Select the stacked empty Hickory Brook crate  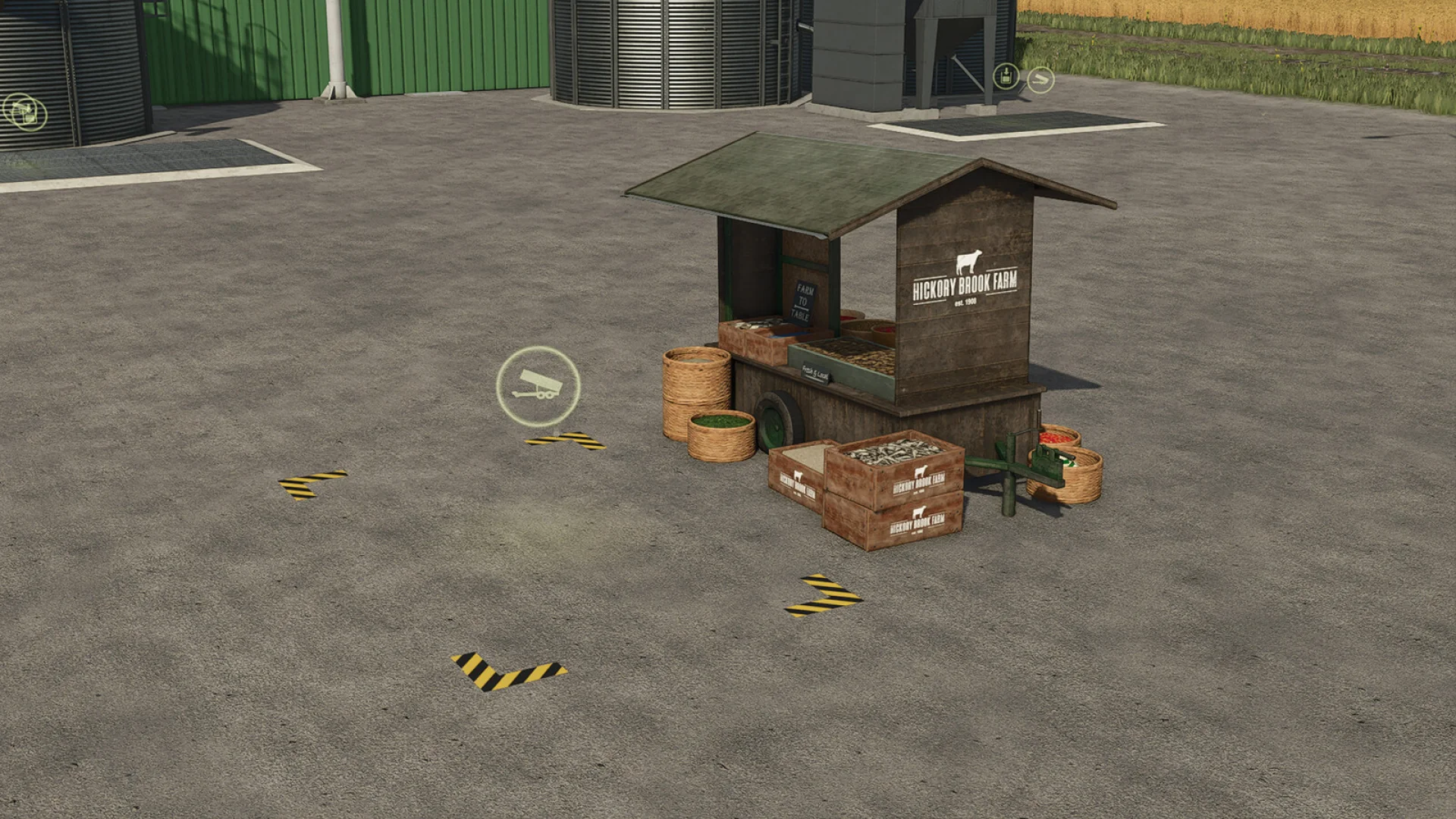tap(893, 523)
